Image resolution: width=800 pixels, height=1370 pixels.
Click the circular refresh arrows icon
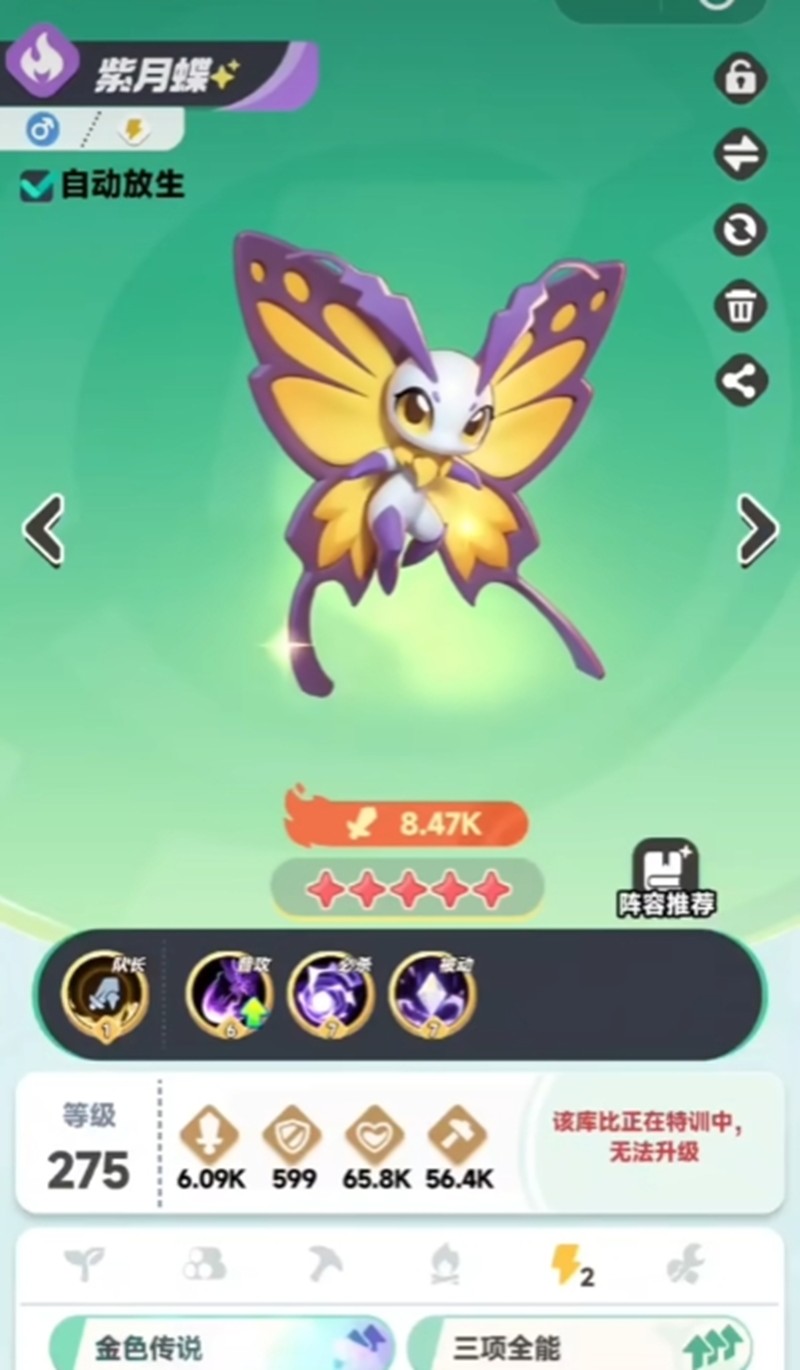click(x=740, y=230)
